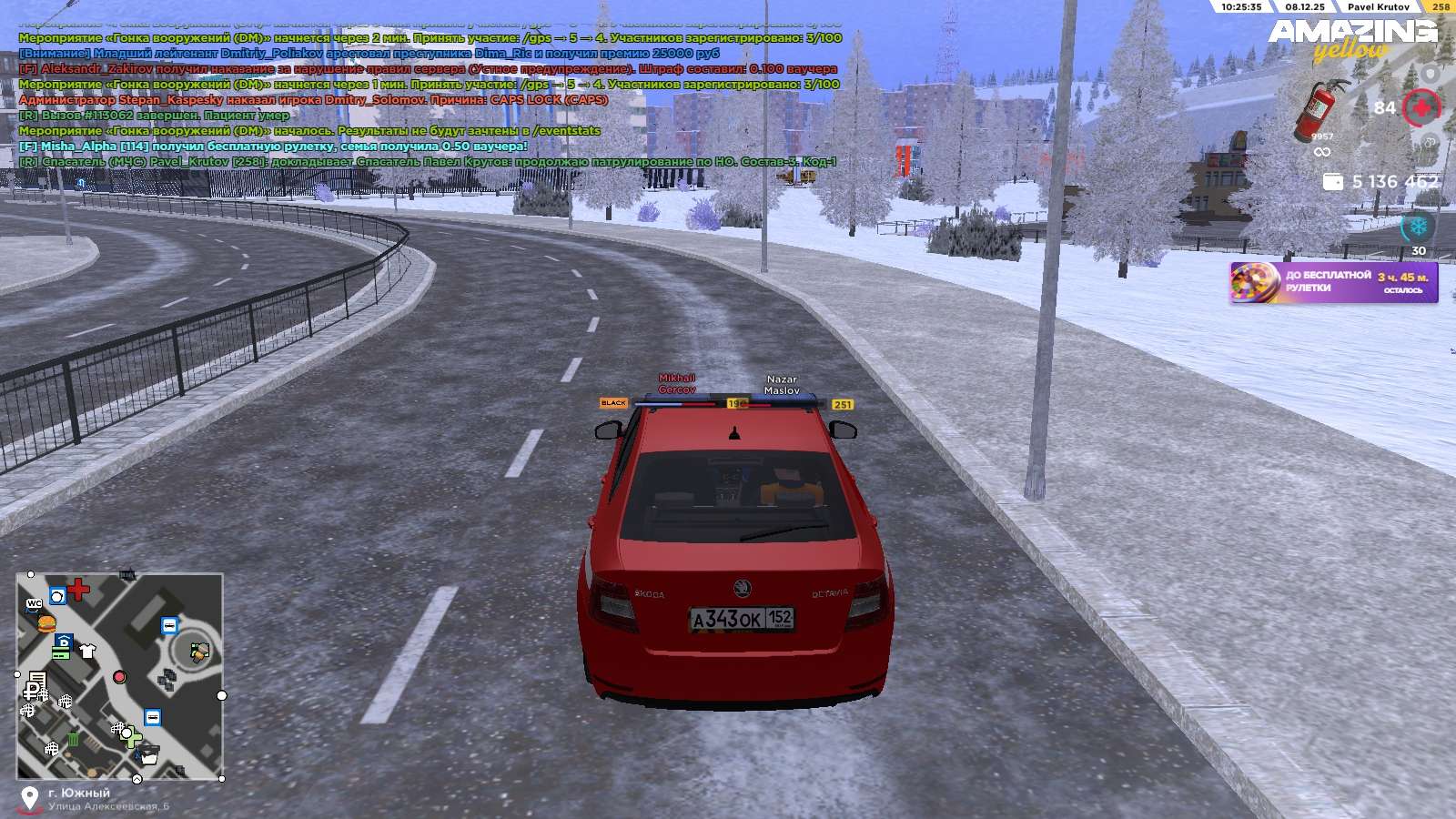This screenshot has height=819, width=1456.
Task: Click the white t-shirt clothing store marker
Action: point(87,651)
